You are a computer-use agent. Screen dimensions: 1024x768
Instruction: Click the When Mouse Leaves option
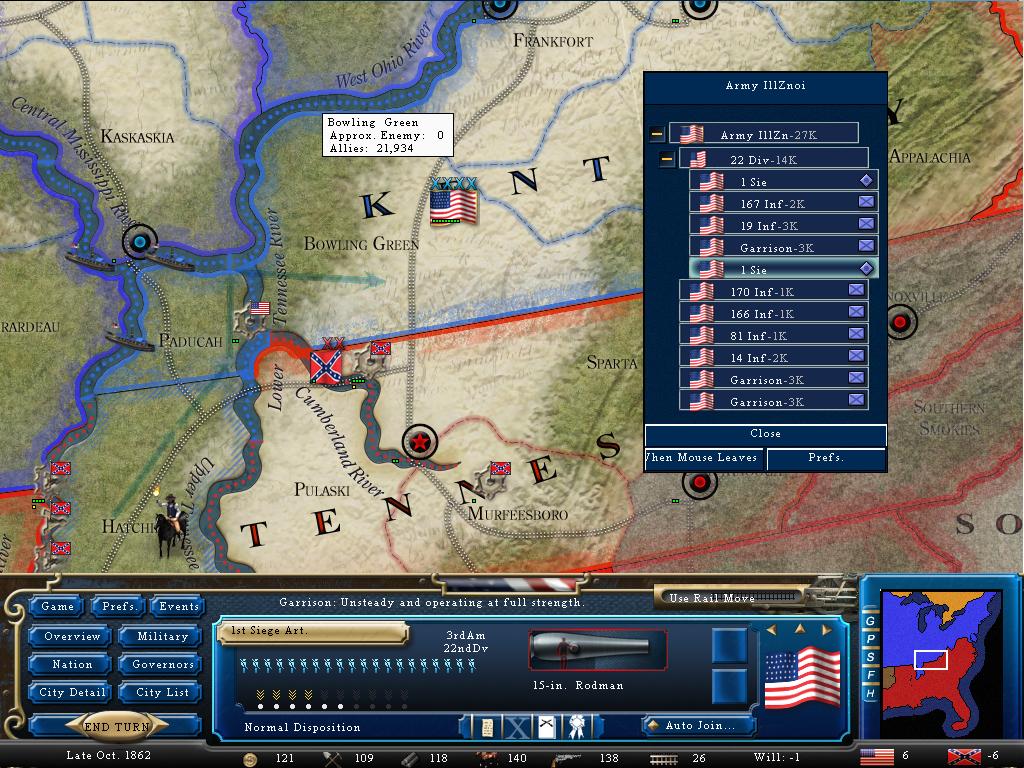point(705,458)
